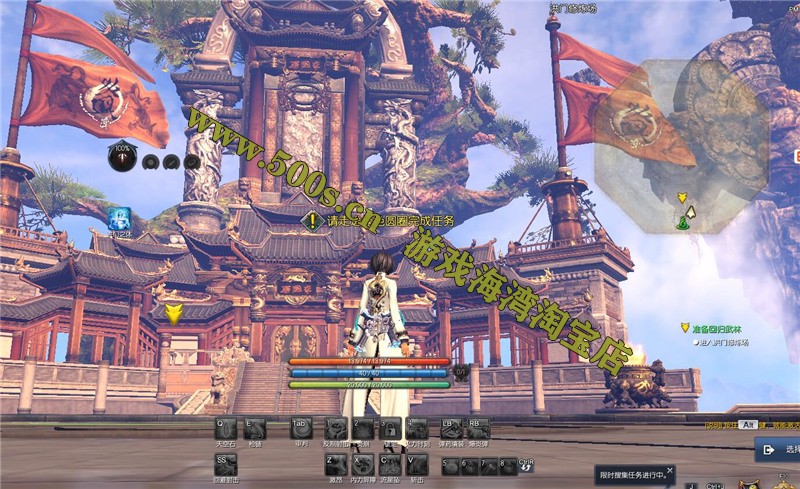Activate the 流星坠 skill on C
This screenshot has width=800, height=489.
coord(390,465)
